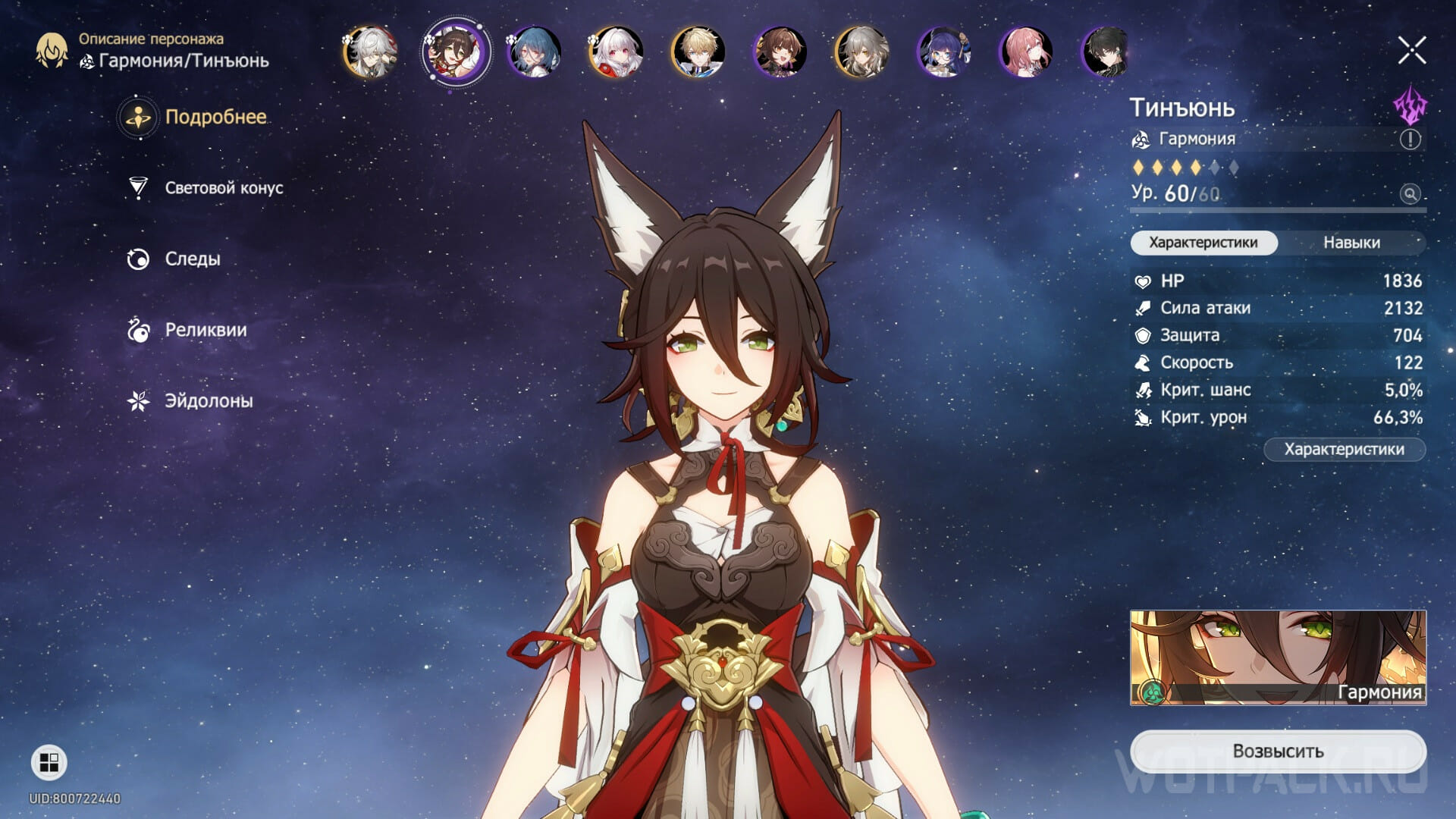
Task: Switch to the Характеристики tab
Action: (1203, 243)
